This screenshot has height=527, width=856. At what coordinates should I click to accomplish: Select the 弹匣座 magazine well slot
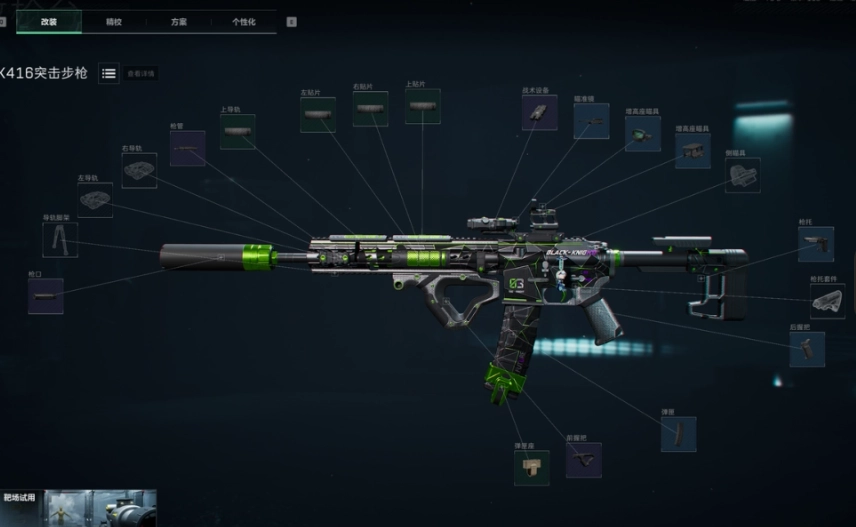coord(532,467)
